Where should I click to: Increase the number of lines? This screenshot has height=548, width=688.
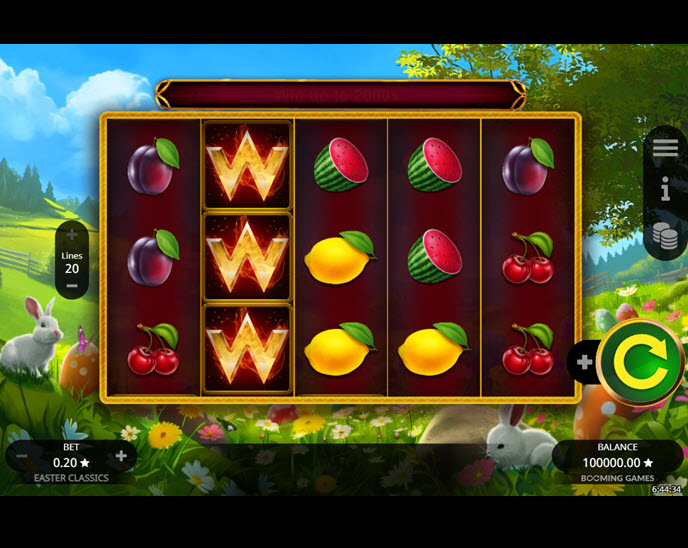(72, 235)
